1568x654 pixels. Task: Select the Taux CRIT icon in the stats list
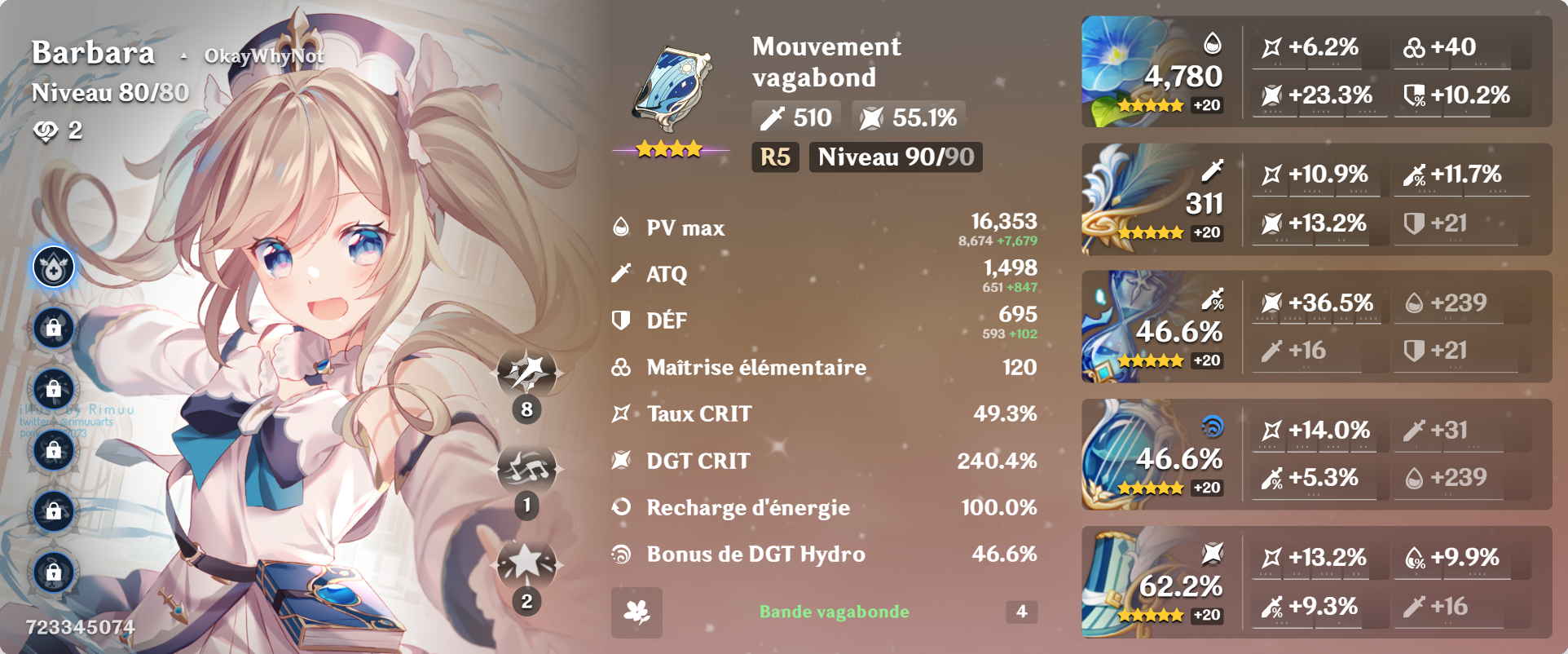click(x=623, y=413)
